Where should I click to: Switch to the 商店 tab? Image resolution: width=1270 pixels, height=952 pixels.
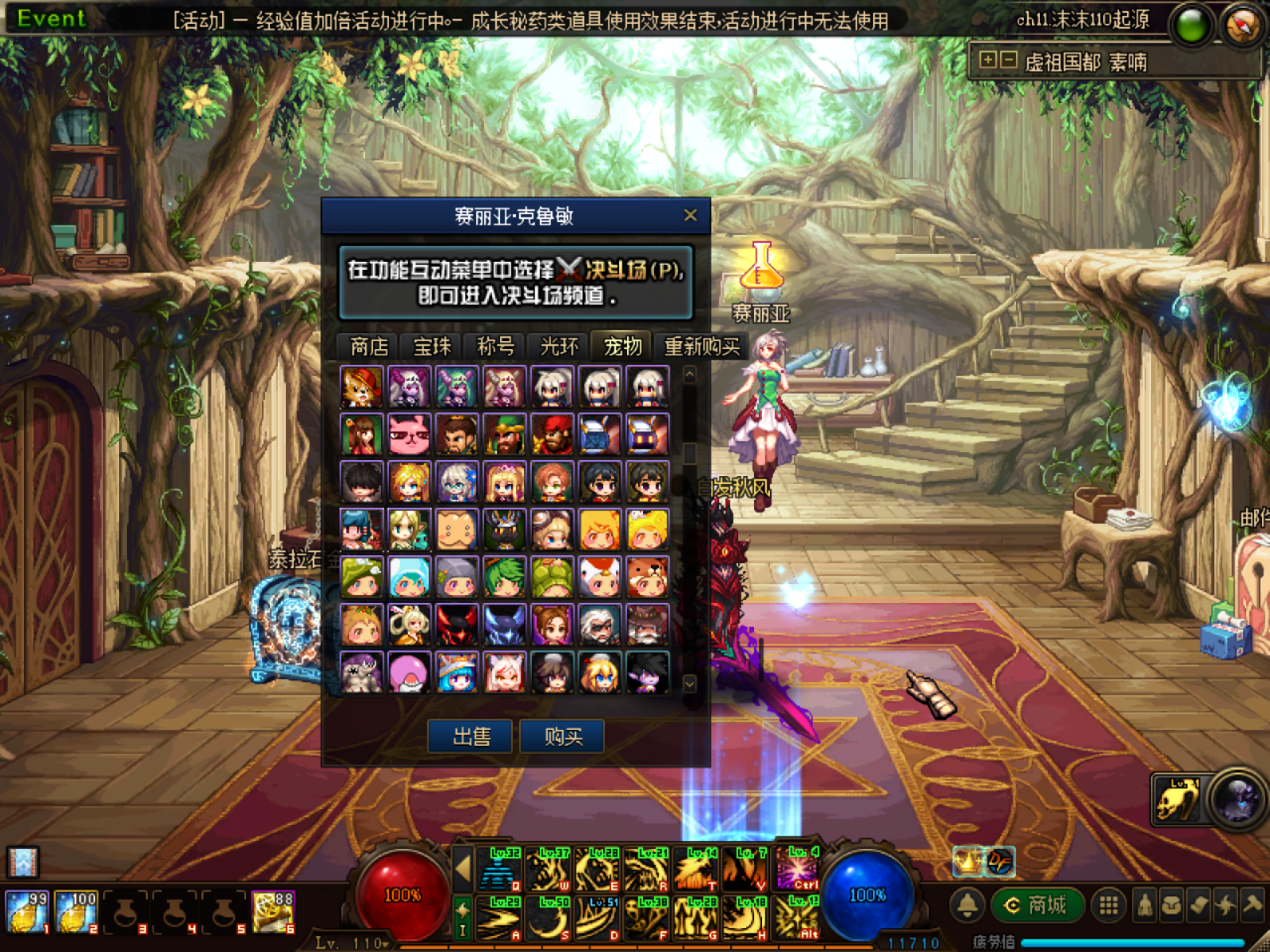[369, 347]
